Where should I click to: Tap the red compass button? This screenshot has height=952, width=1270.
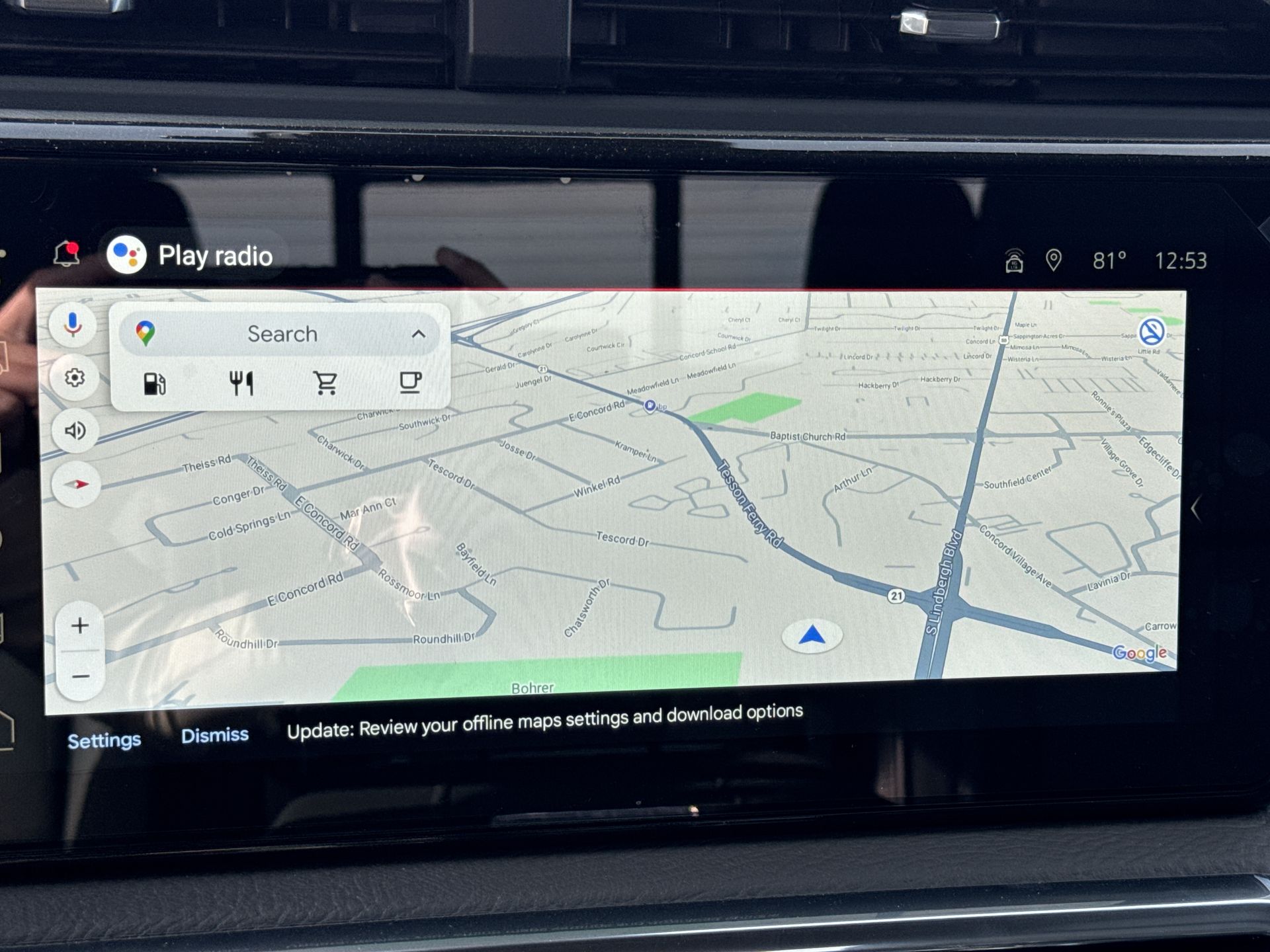pos(77,485)
